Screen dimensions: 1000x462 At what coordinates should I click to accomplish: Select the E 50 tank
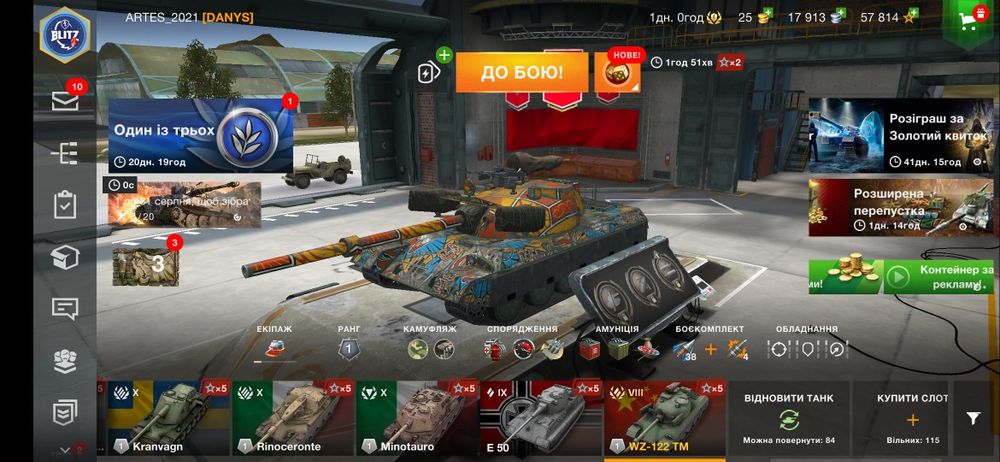pos(541,418)
